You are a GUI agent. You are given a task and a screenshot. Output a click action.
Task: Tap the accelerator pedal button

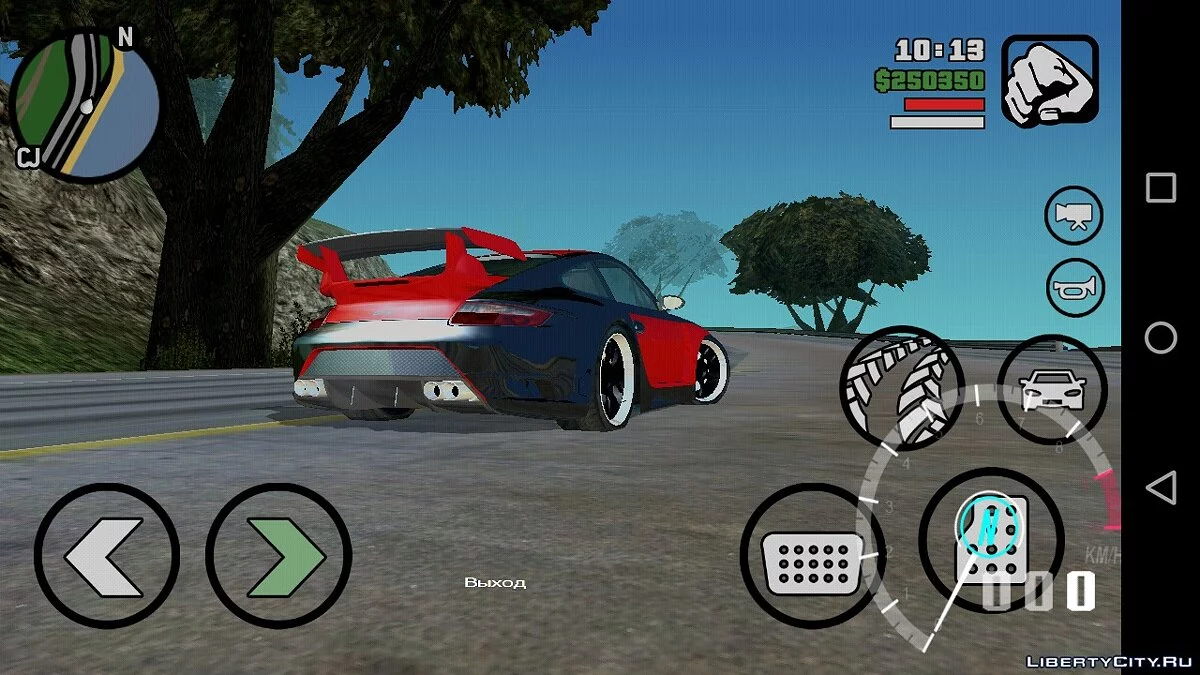pos(990,540)
